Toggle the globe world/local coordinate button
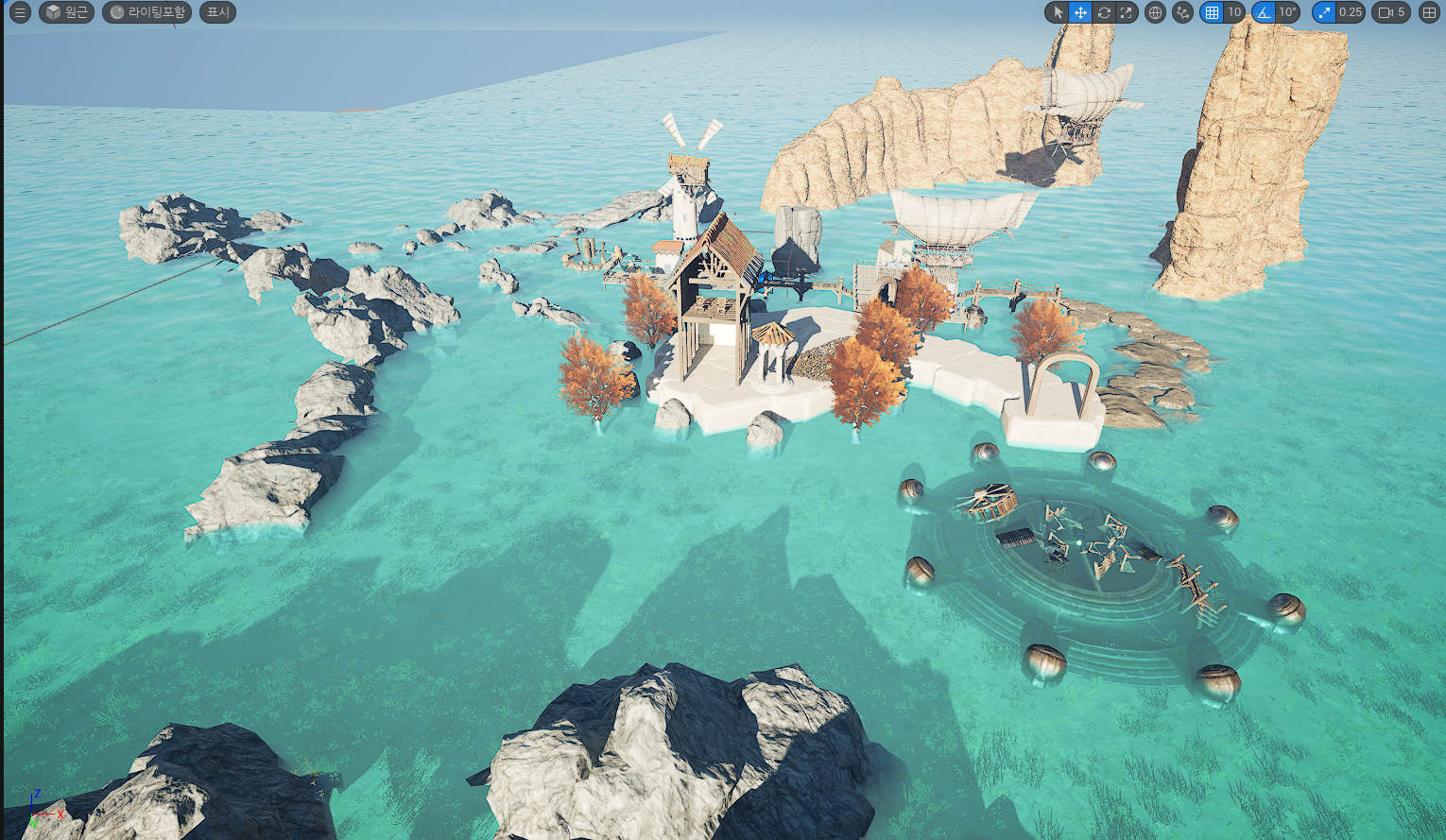 [x=1154, y=12]
